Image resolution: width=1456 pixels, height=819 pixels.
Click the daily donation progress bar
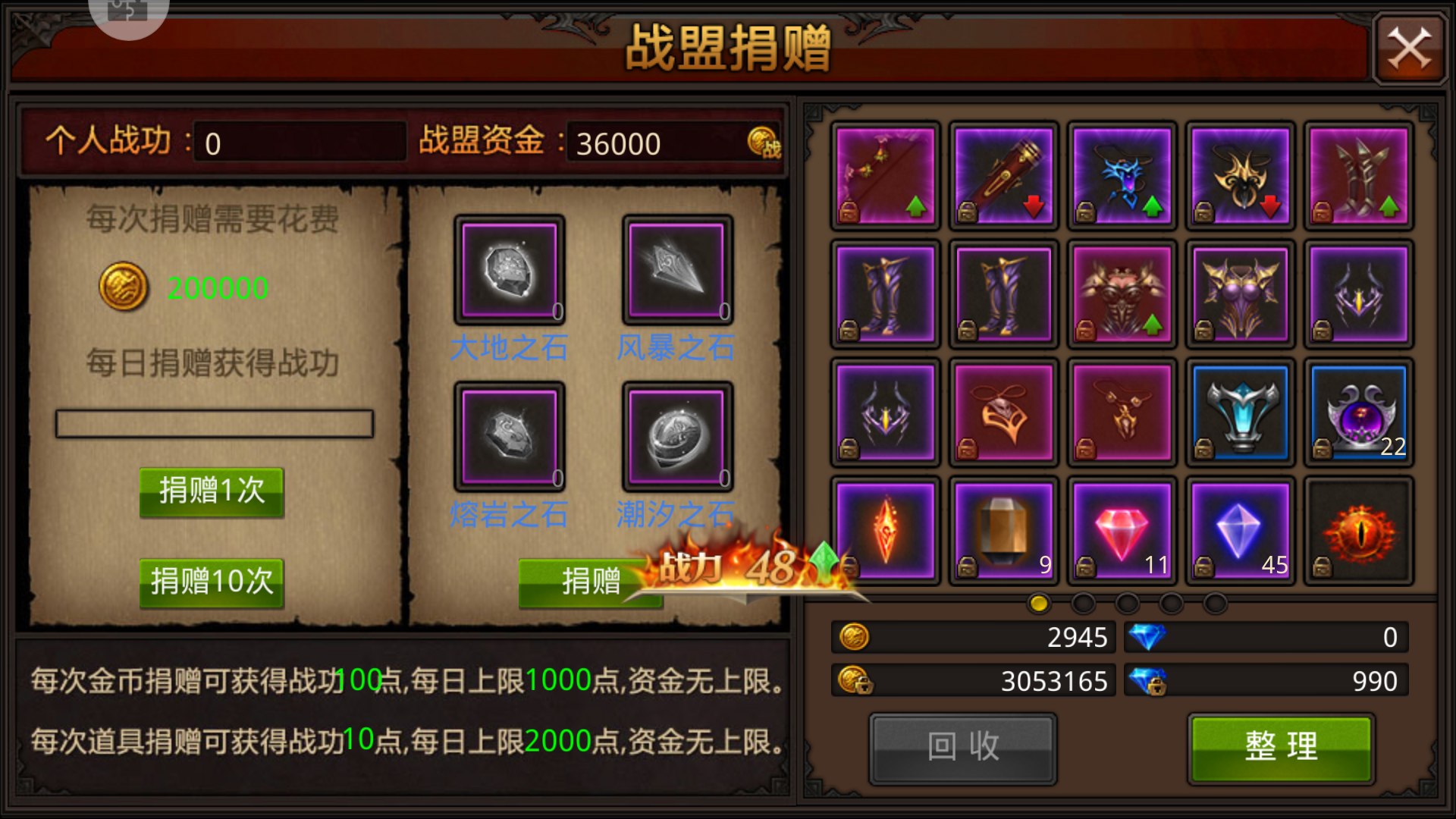coord(214,424)
